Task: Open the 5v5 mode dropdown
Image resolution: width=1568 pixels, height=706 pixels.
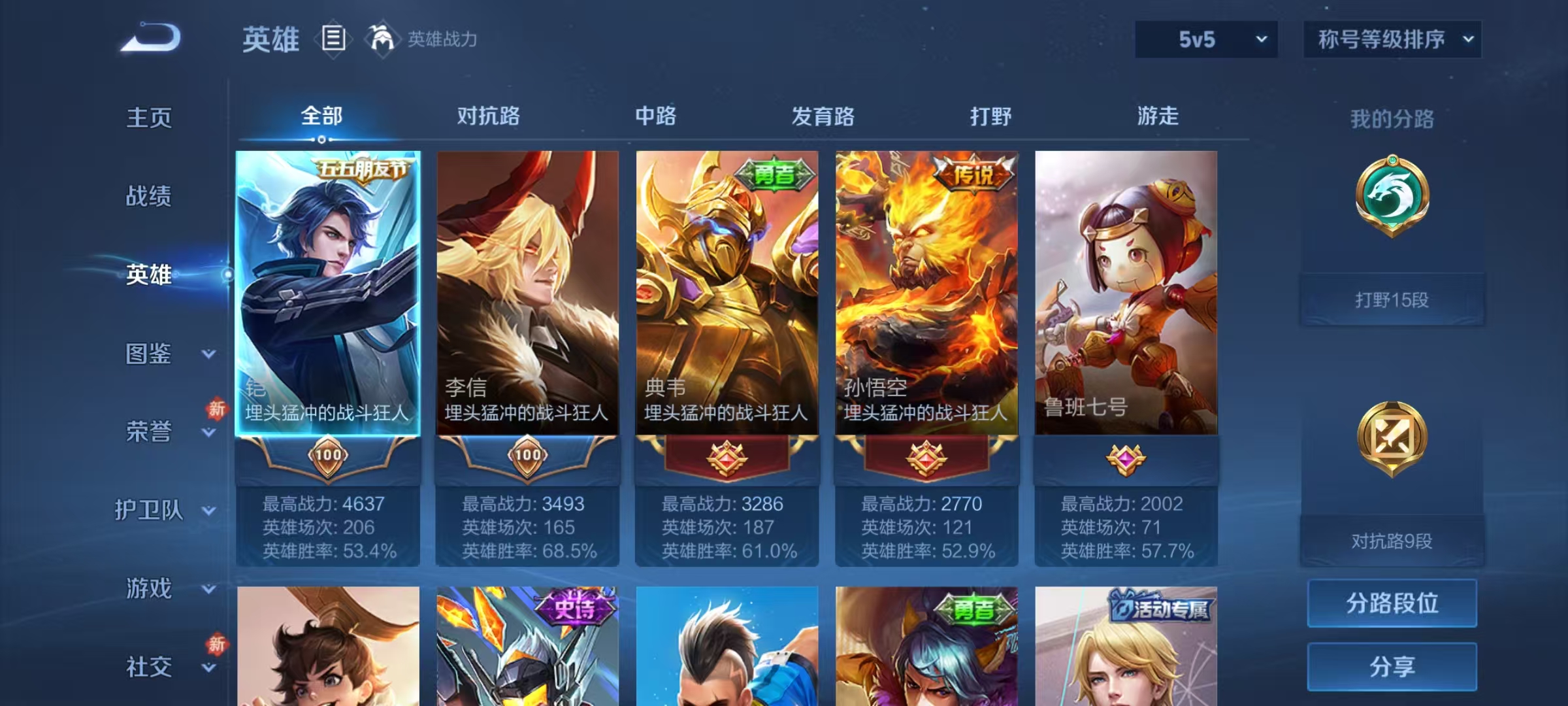Action: click(x=1205, y=39)
